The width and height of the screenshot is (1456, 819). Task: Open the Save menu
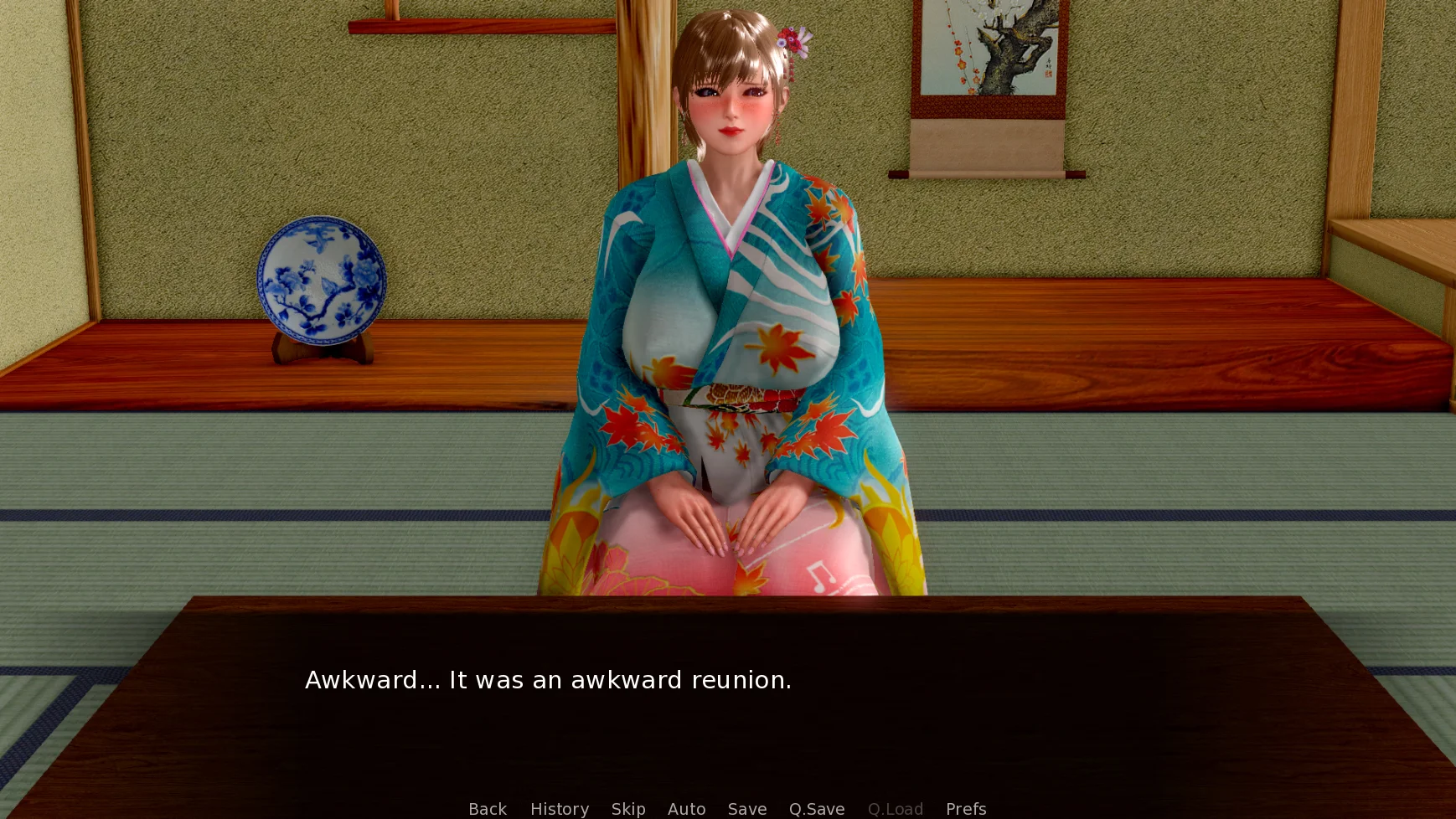[747, 809]
